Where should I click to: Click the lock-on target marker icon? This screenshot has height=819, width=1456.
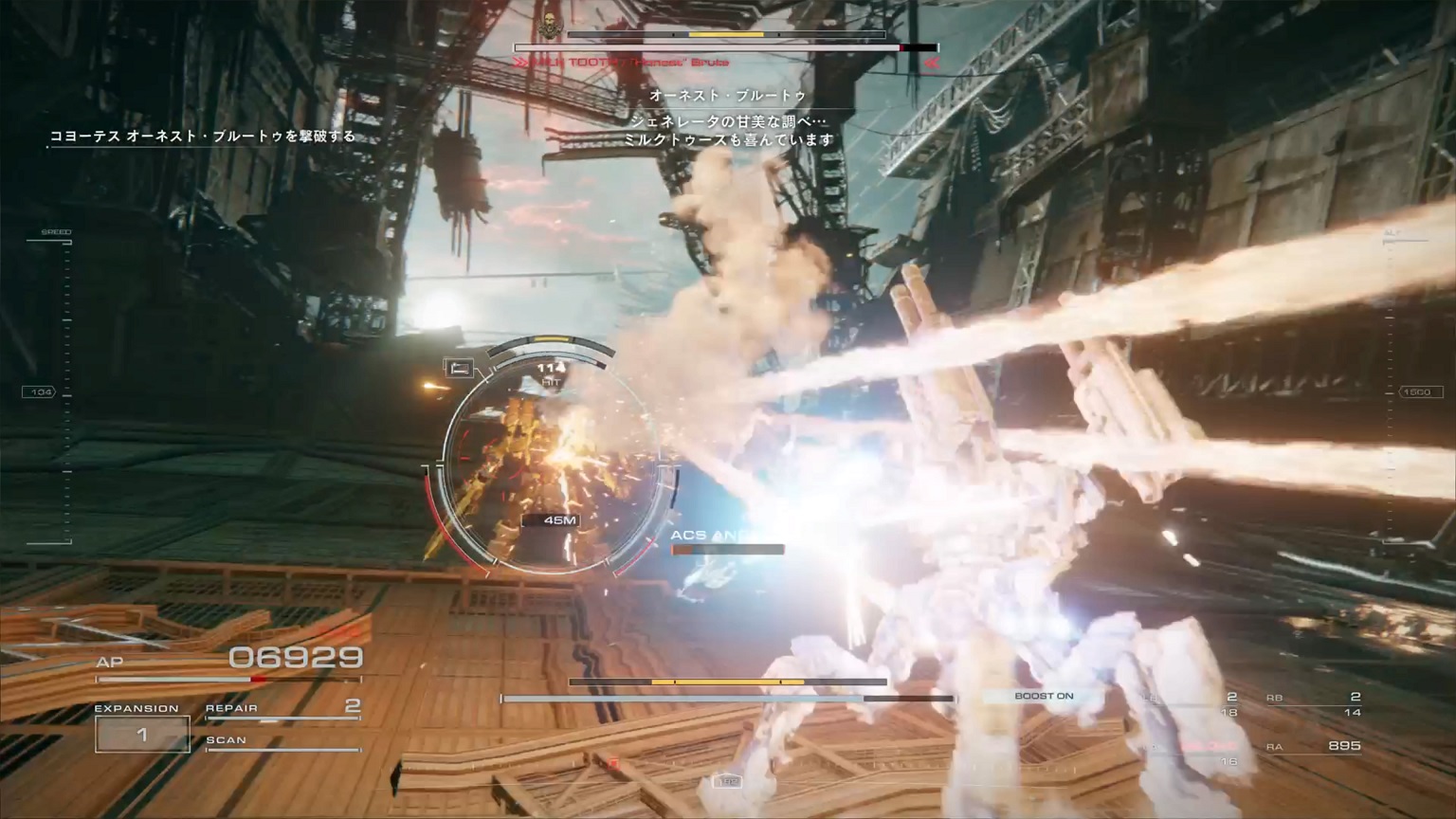(460, 368)
